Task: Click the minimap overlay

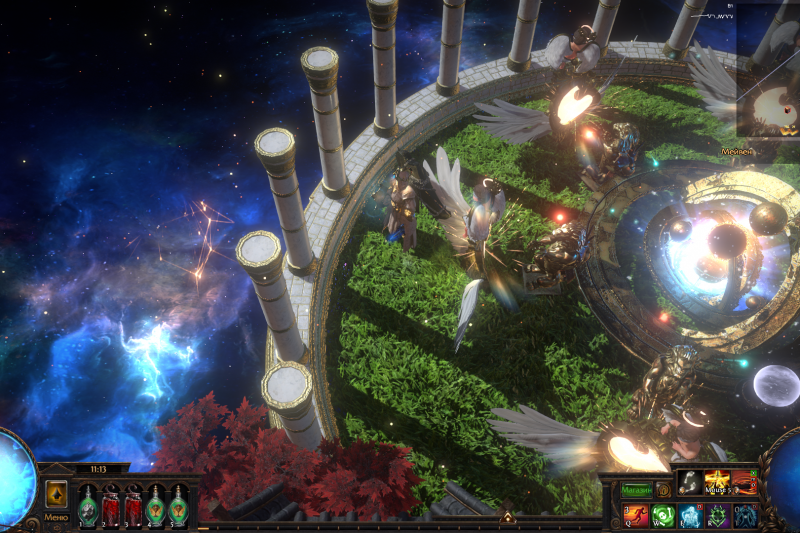Action: [768, 70]
